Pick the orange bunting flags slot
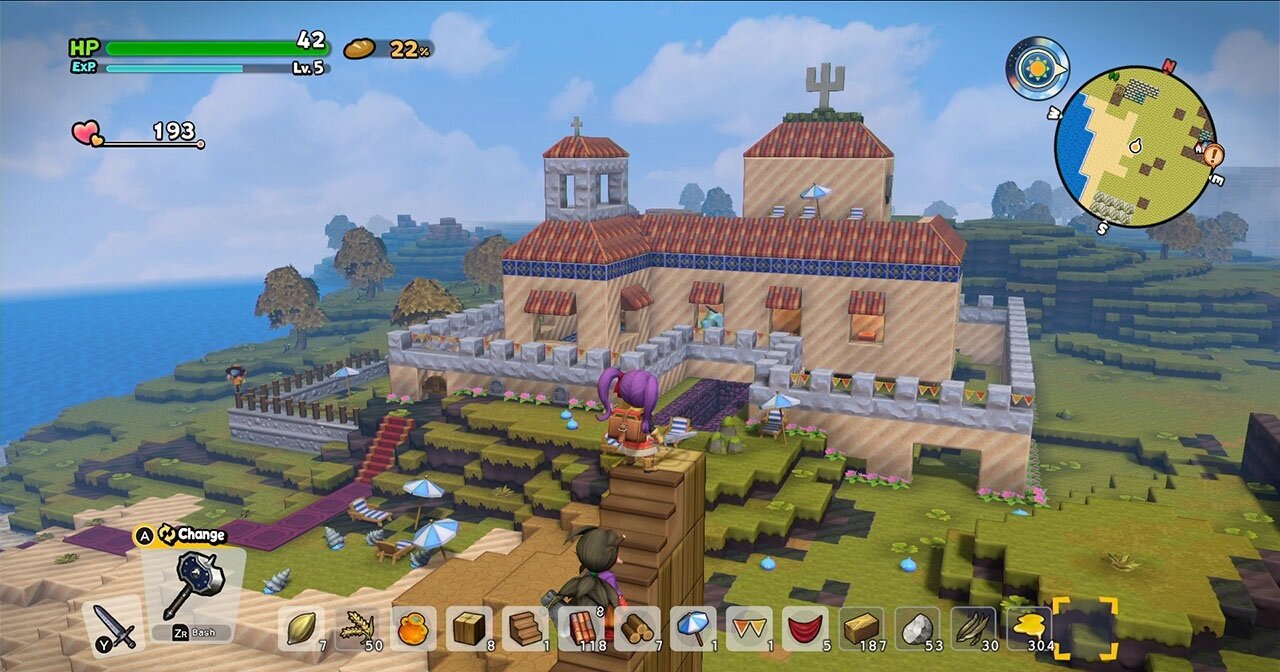The image size is (1280, 672). point(749,628)
